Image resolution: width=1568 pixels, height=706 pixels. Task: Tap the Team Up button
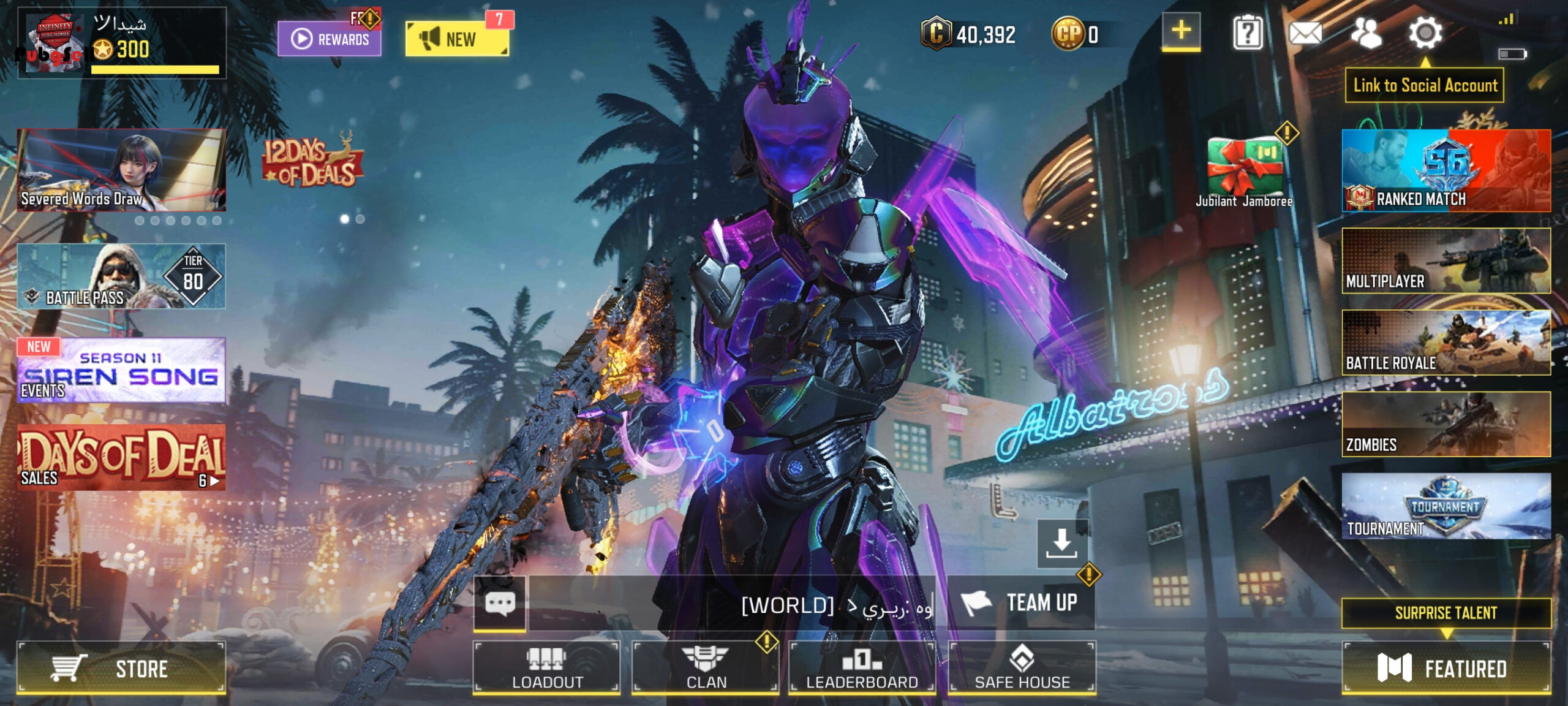pos(1020,602)
